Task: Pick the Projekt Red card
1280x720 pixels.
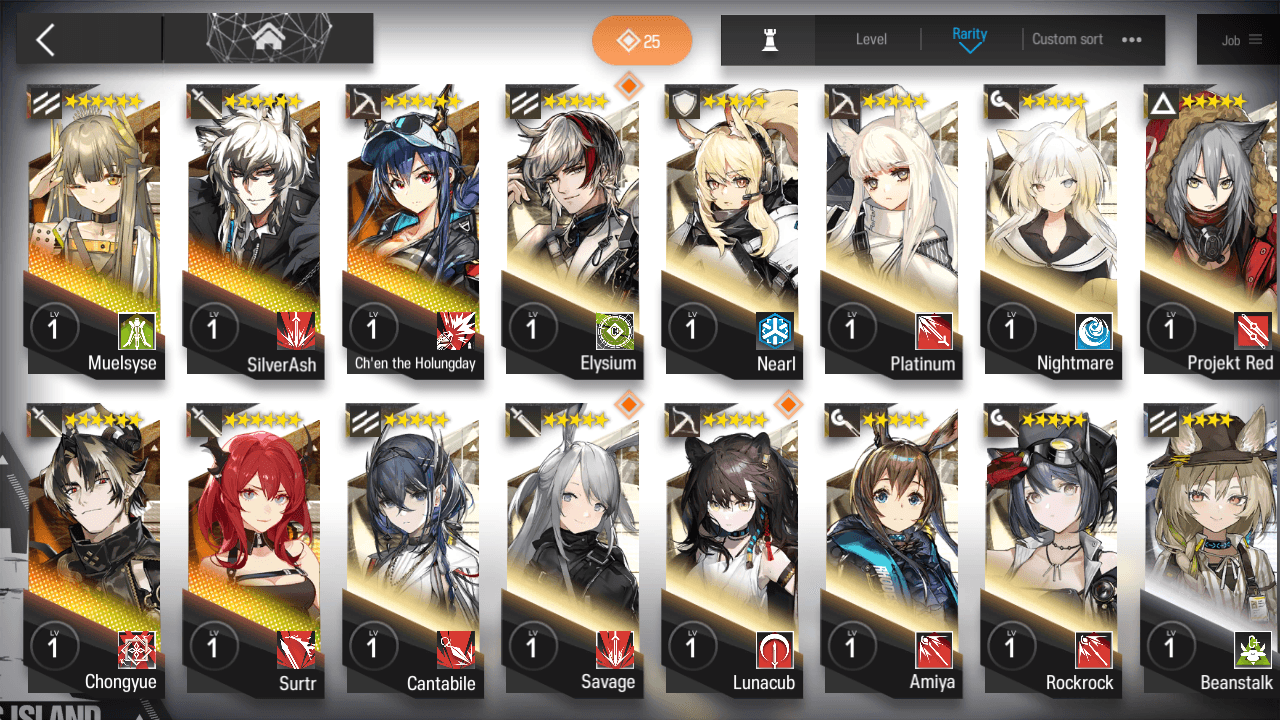Action: click(1210, 230)
